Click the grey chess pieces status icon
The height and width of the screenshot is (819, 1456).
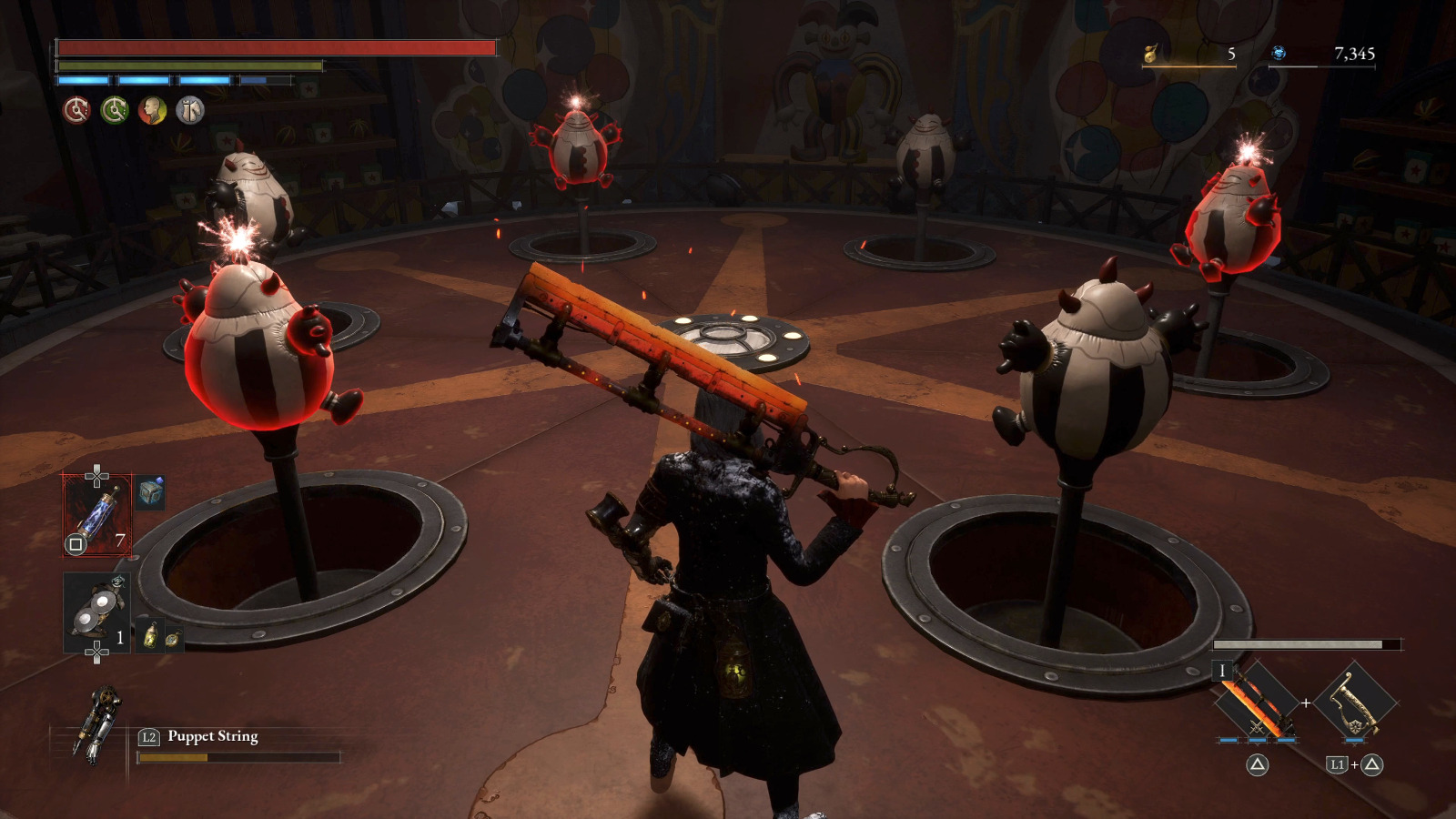(190, 111)
